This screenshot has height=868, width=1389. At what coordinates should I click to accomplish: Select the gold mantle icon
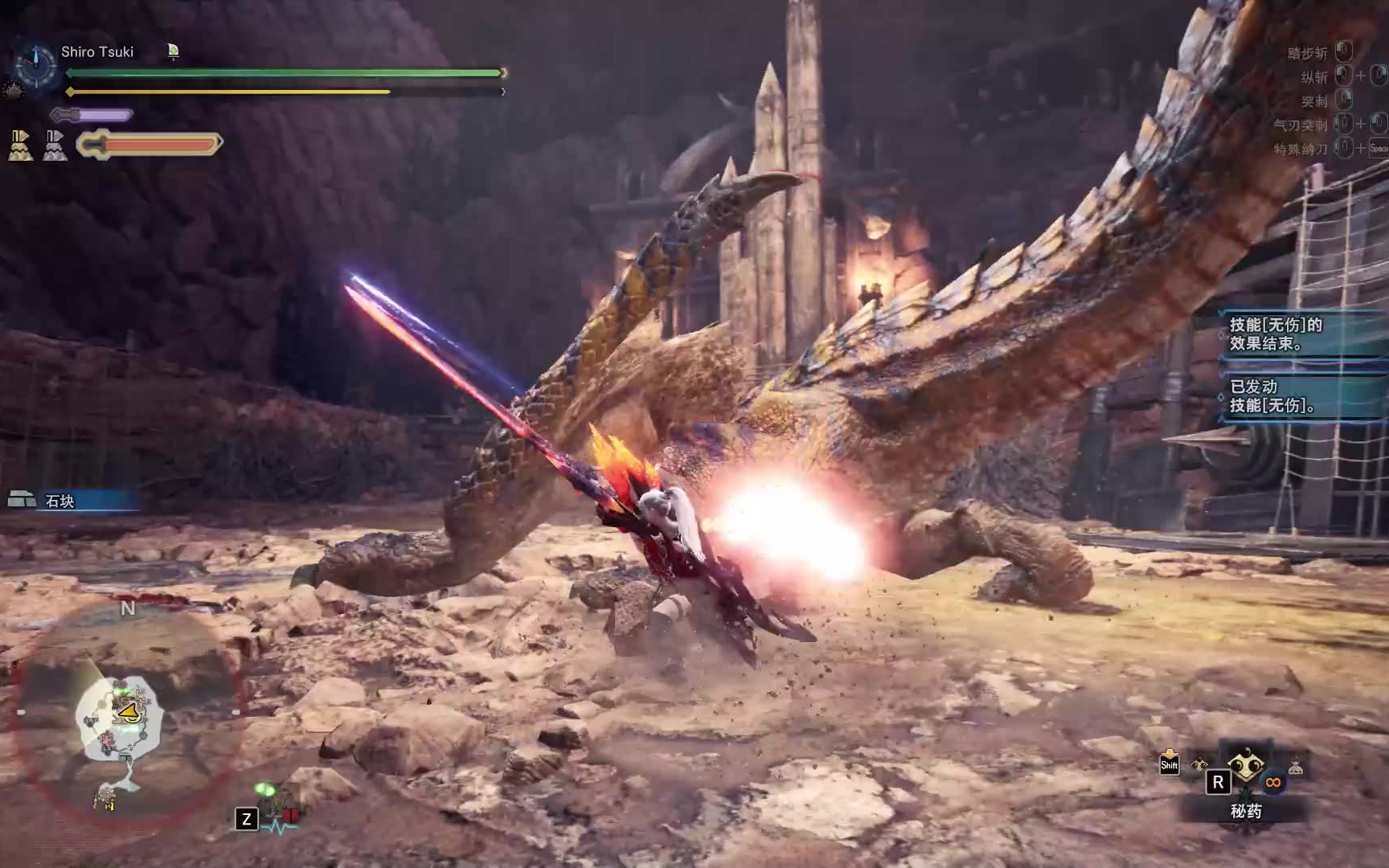pyautogui.click(x=21, y=145)
